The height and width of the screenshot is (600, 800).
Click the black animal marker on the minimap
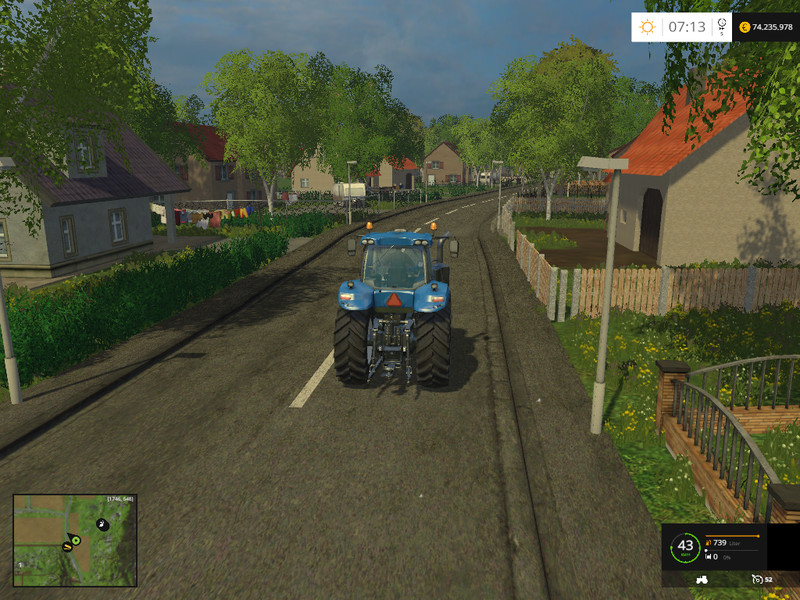pos(101,524)
